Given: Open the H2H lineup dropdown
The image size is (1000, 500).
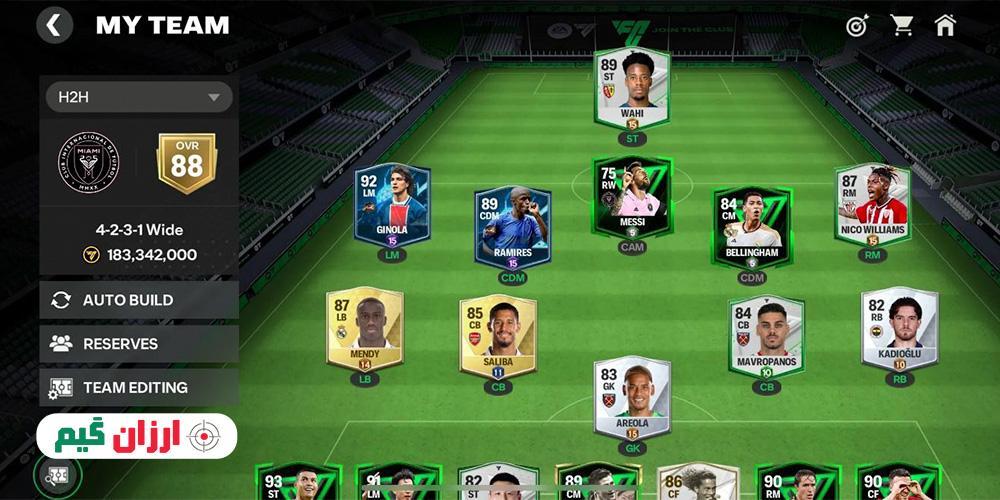Looking at the screenshot, I should tap(139, 97).
